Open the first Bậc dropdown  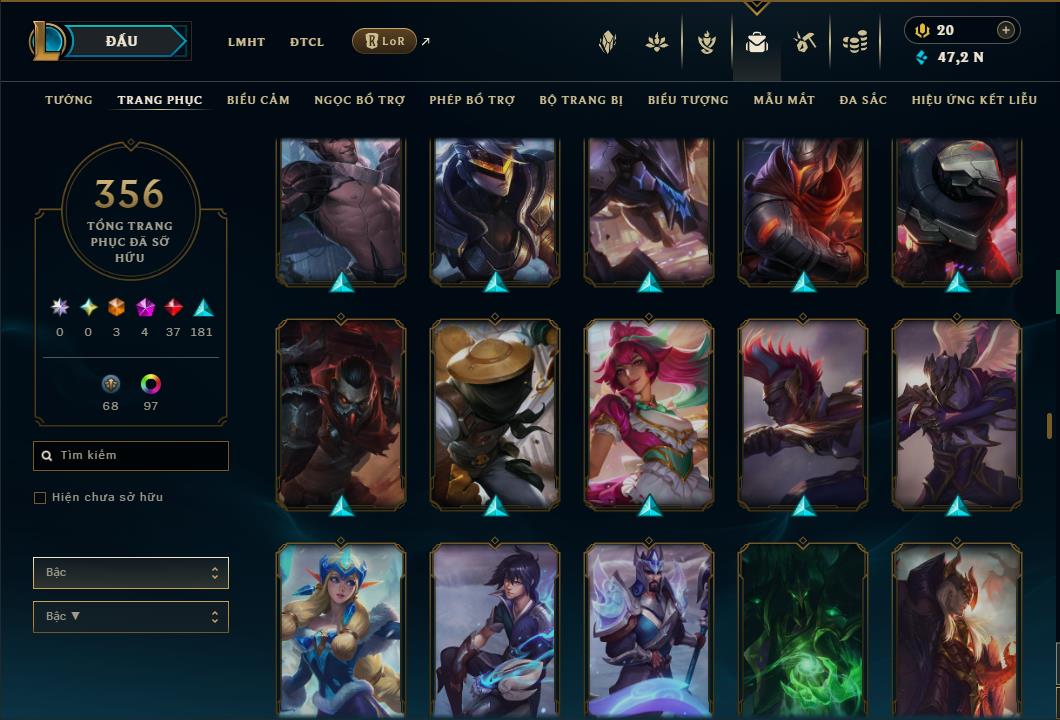coord(130,573)
